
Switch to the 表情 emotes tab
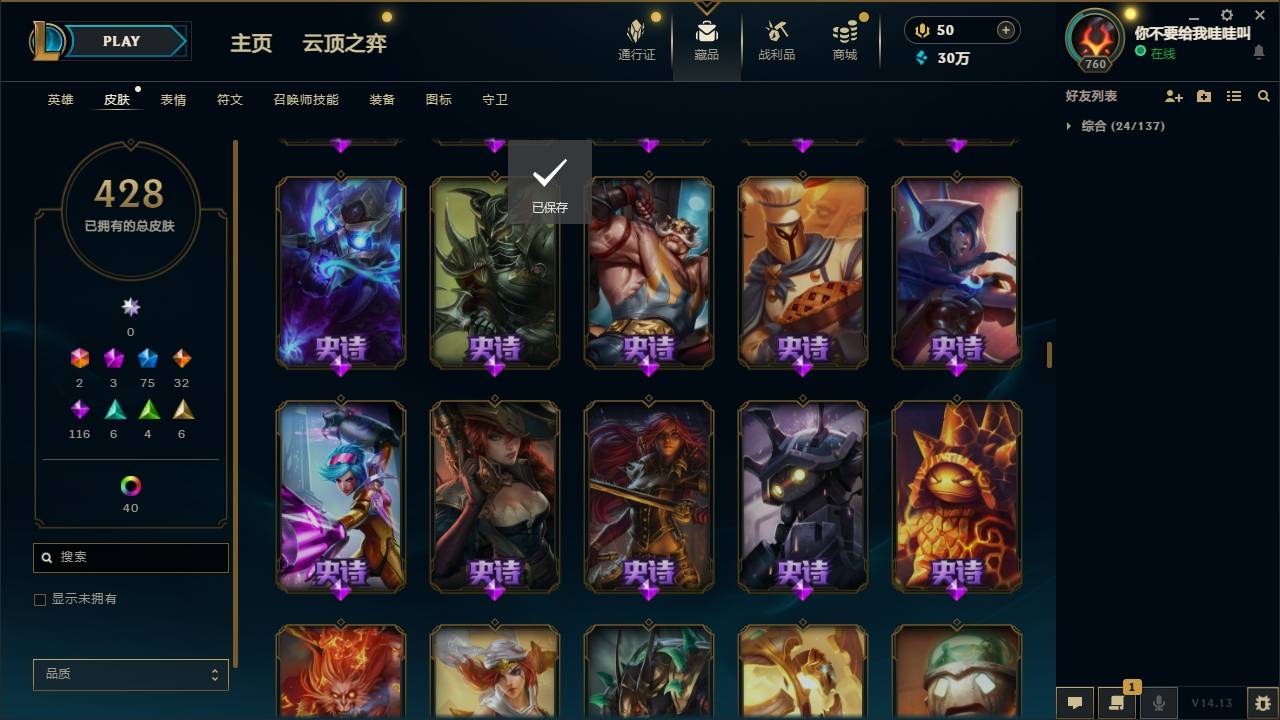coord(173,100)
